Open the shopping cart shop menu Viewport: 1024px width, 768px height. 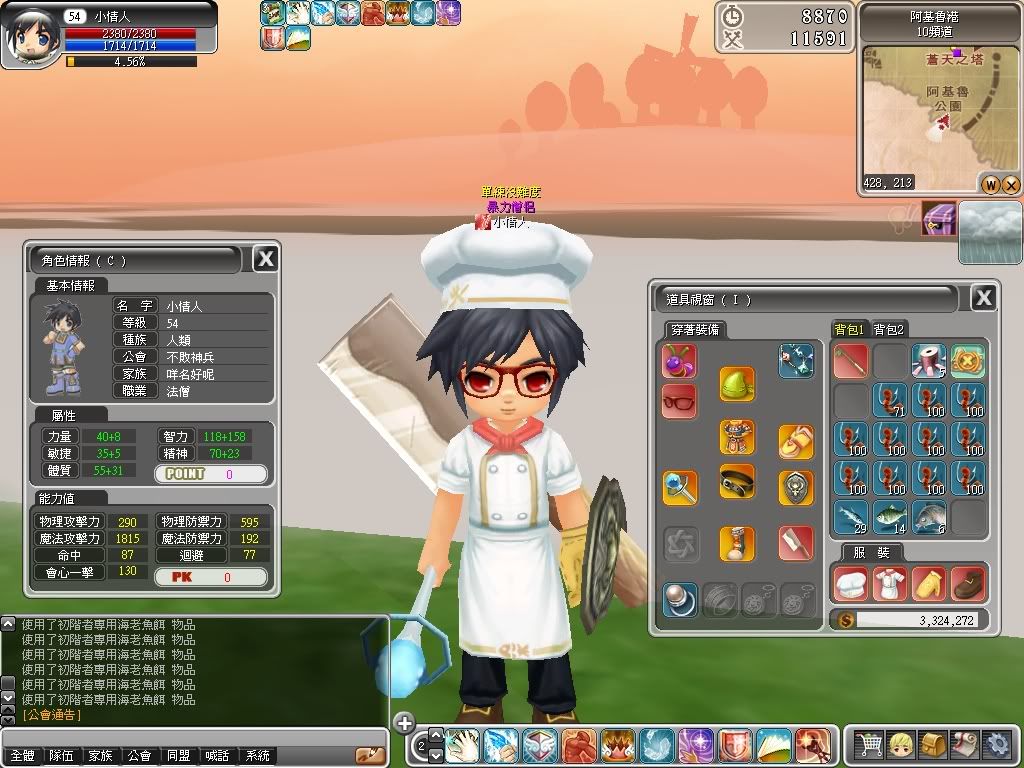tap(869, 745)
